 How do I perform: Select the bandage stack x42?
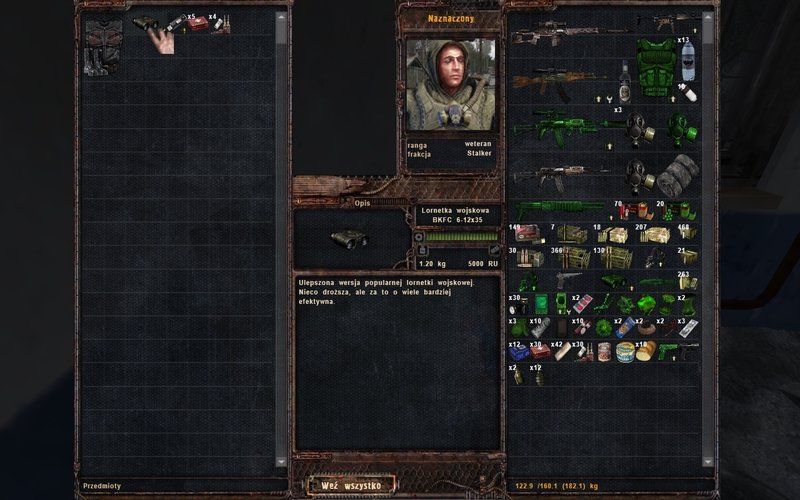tap(561, 351)
